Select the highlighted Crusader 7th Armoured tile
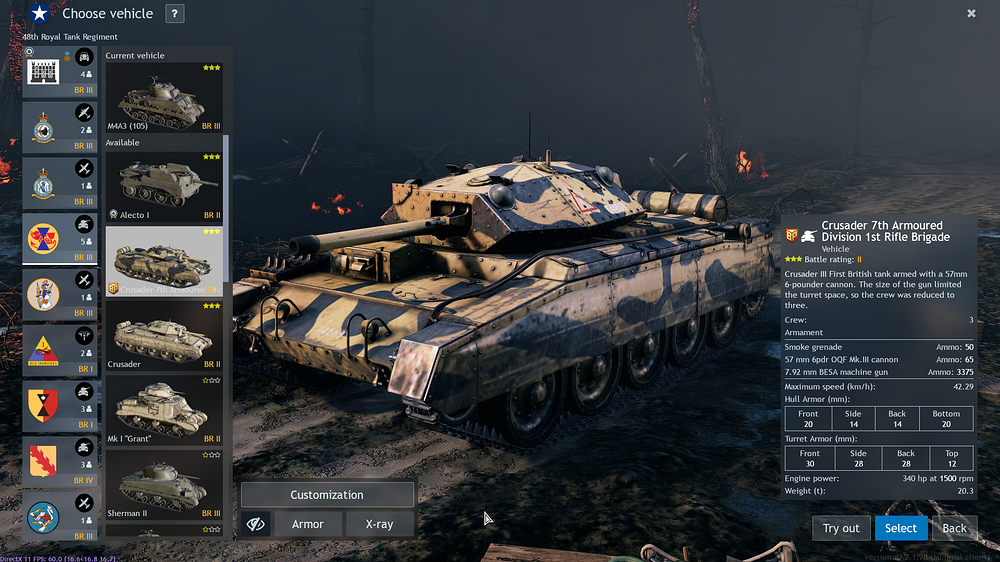Image resolution: width=1000 pixels, height=562 pixels. (165, 262)
